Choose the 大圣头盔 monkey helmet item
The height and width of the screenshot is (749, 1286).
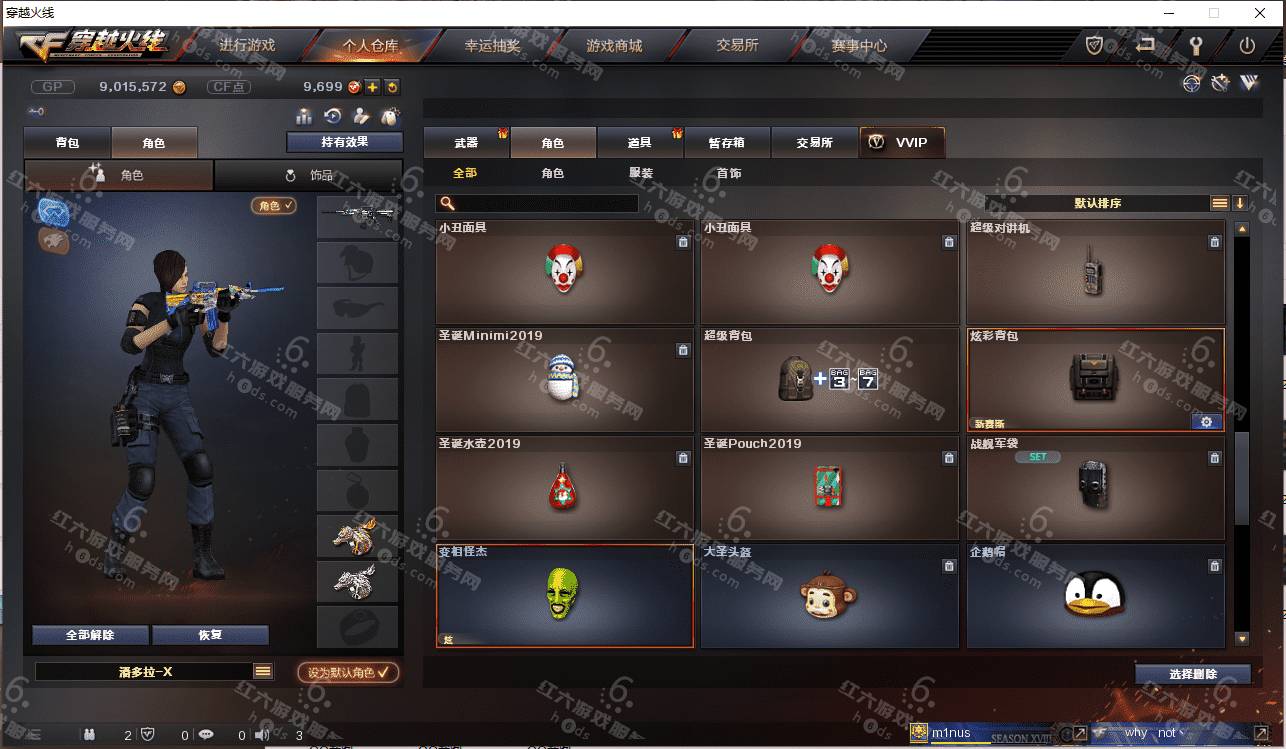[828, 596]
